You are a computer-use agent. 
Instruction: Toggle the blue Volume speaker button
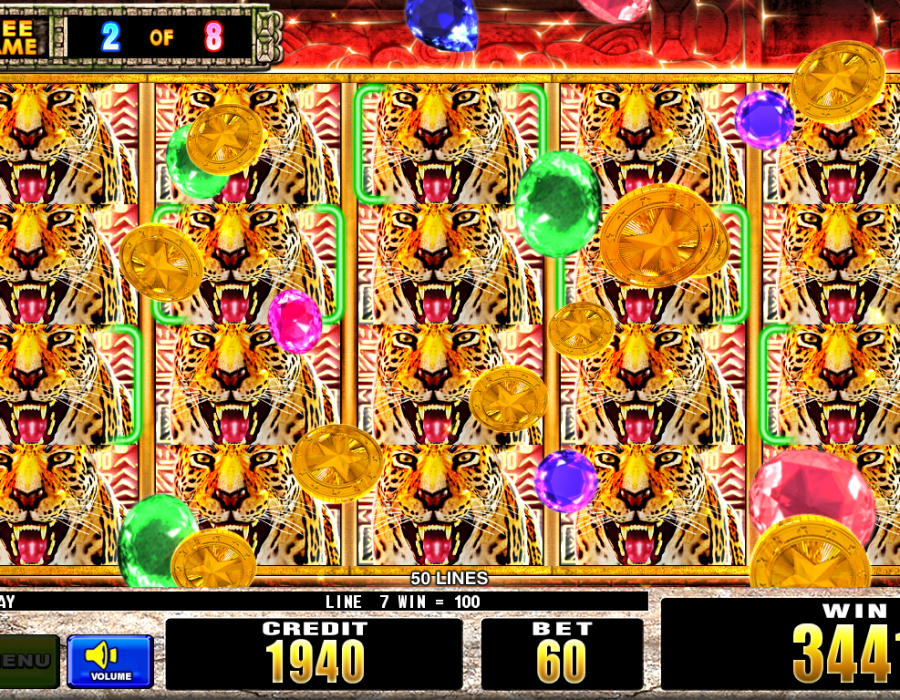[110, 660]
